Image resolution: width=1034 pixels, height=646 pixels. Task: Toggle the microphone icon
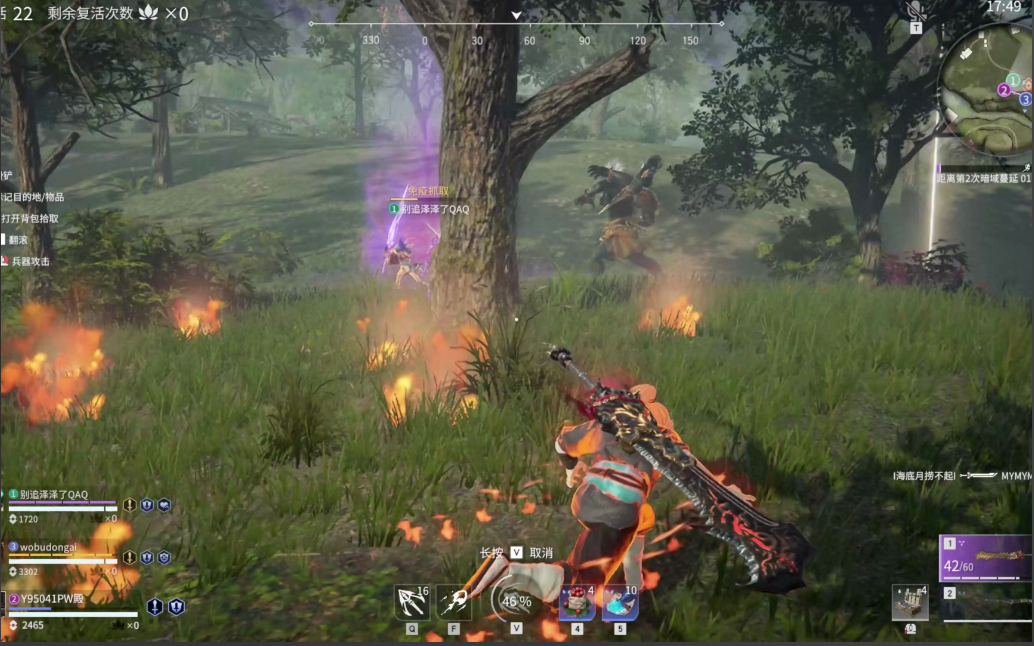point(915,11)
